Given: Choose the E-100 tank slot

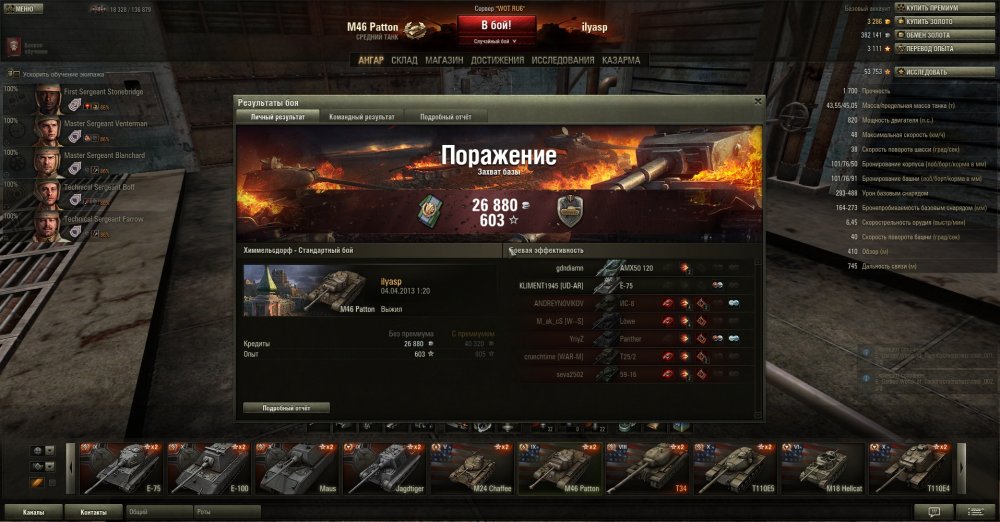Looking at the screenshot, I should [208, 469].
